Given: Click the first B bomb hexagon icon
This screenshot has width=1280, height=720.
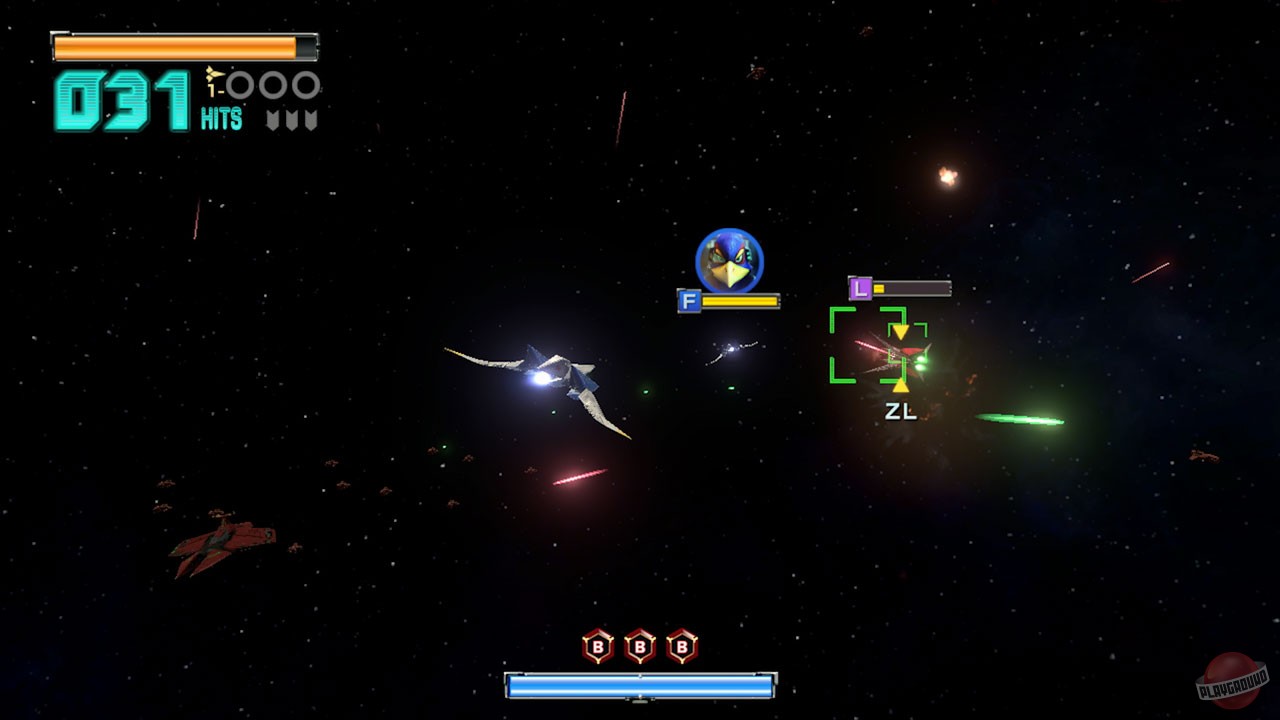Looking at the screenshot, I should point(600,646).
